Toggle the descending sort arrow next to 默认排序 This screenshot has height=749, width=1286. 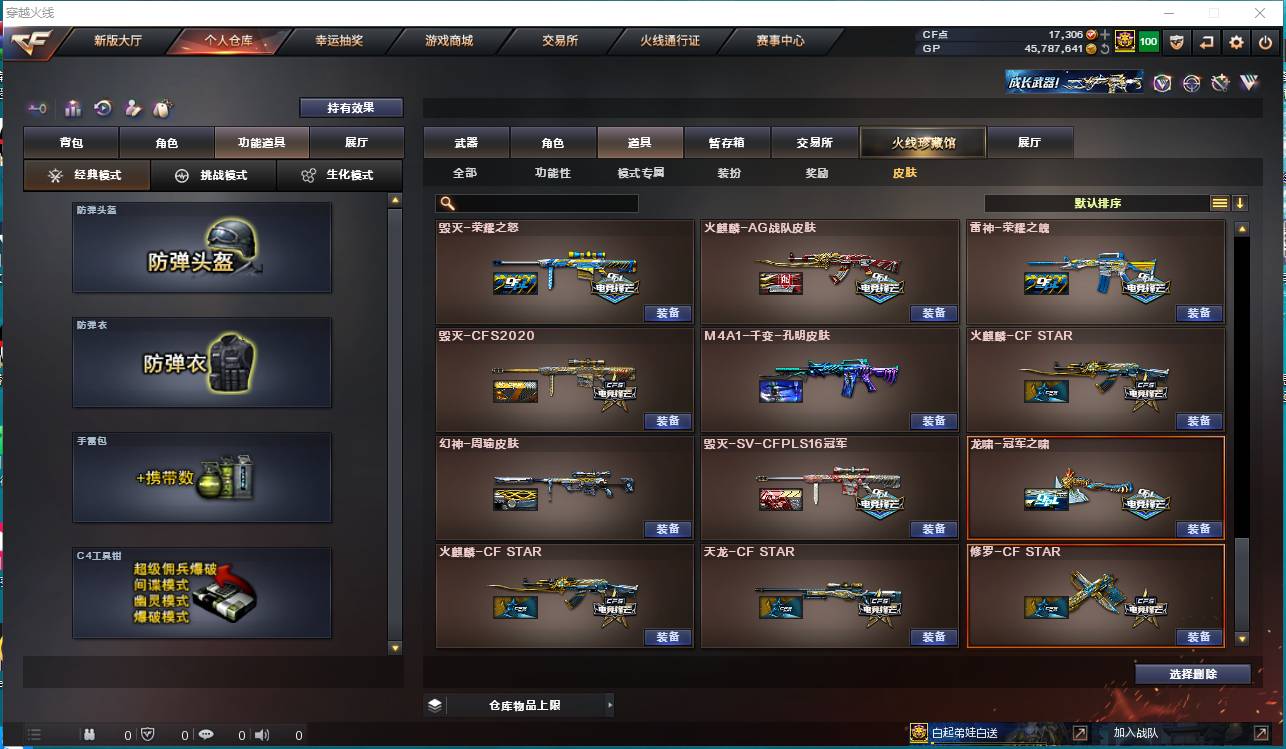pos(1241,202)
